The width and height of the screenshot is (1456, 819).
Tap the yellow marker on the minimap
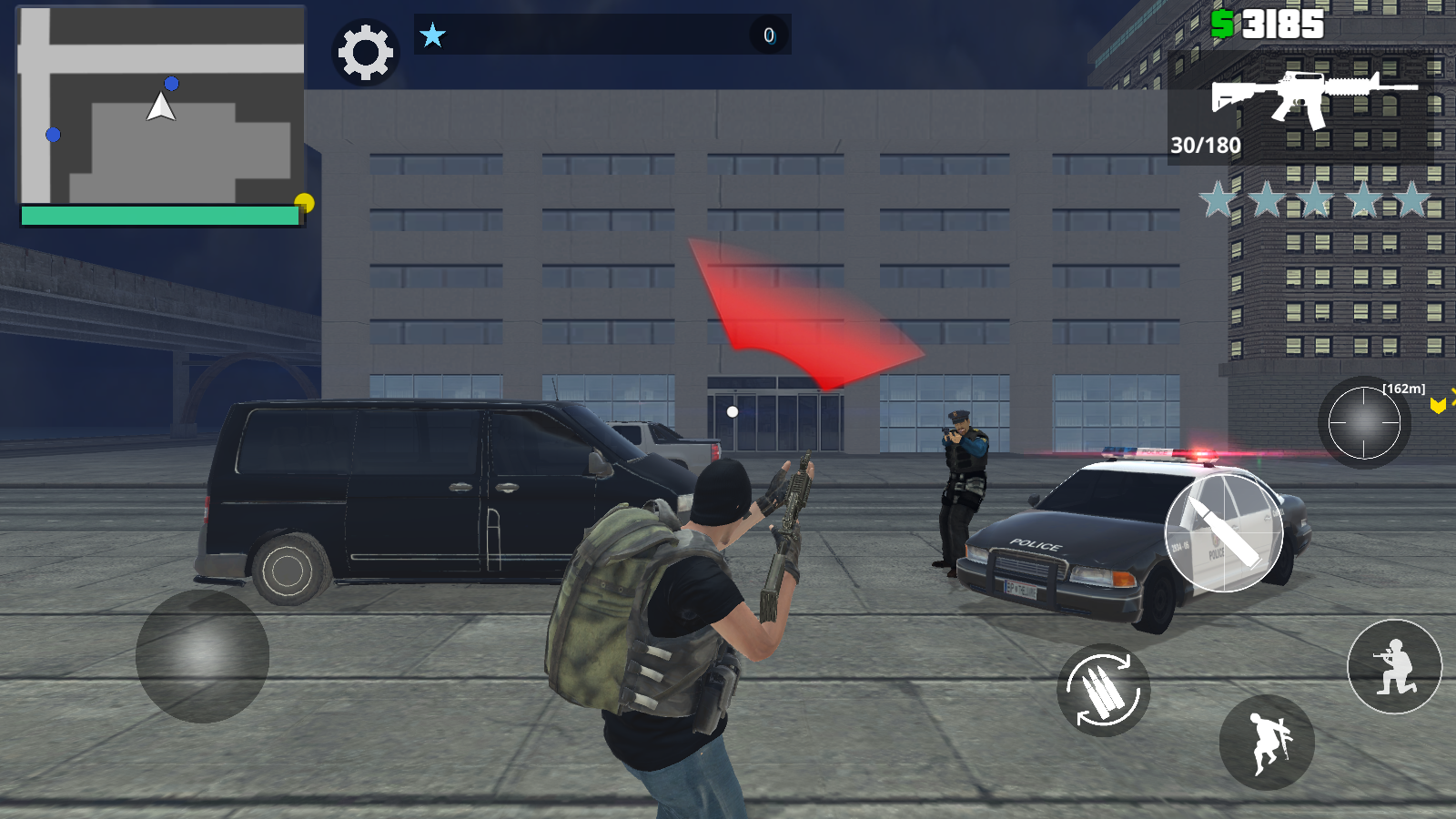click(303, 202)
